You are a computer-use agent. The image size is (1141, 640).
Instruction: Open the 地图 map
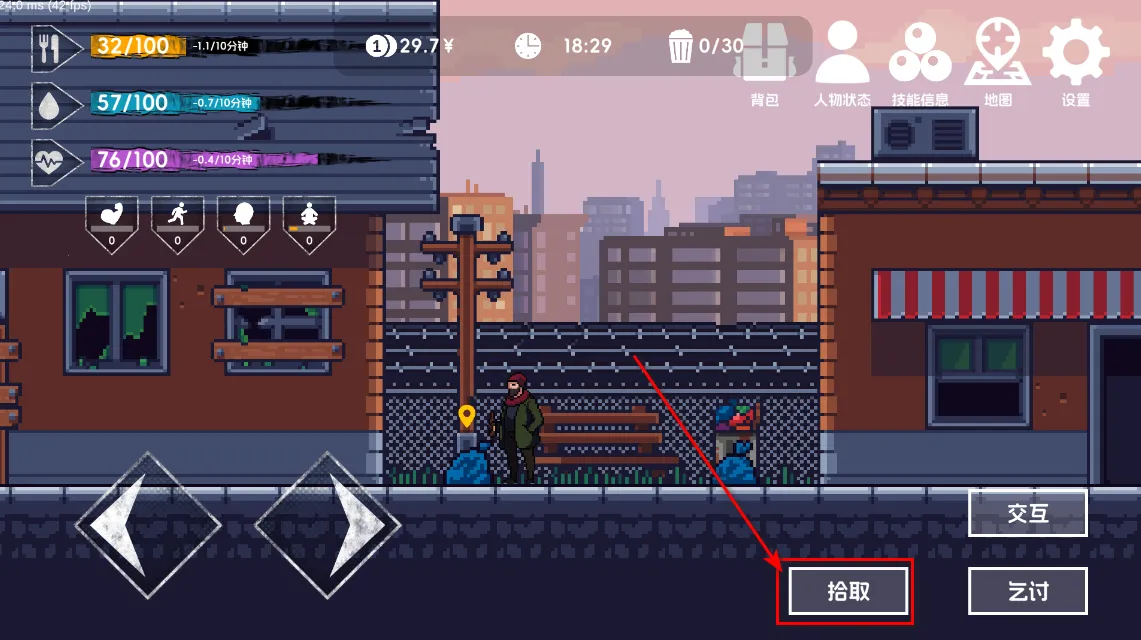tap(997, 60)
